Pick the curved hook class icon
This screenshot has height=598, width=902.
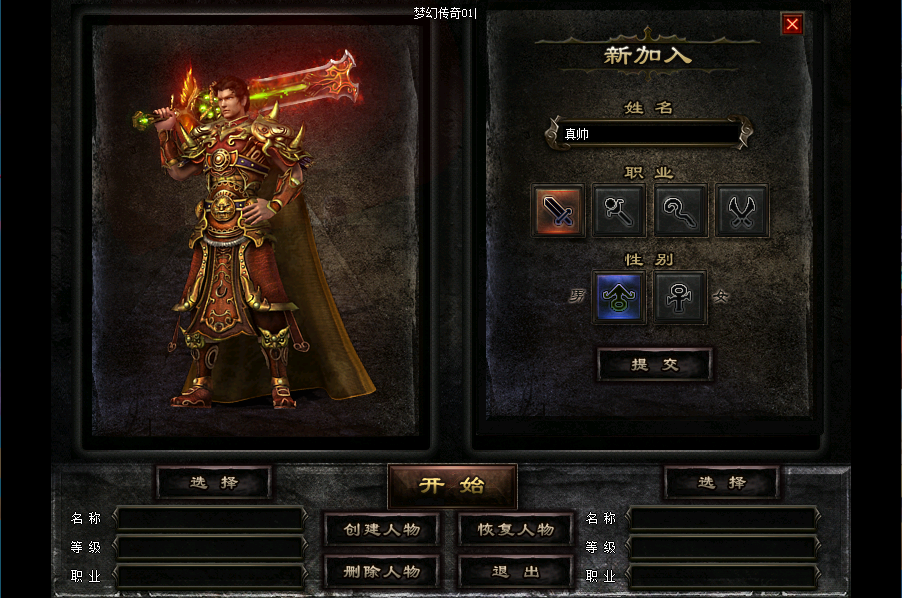(x=681, y=210)
